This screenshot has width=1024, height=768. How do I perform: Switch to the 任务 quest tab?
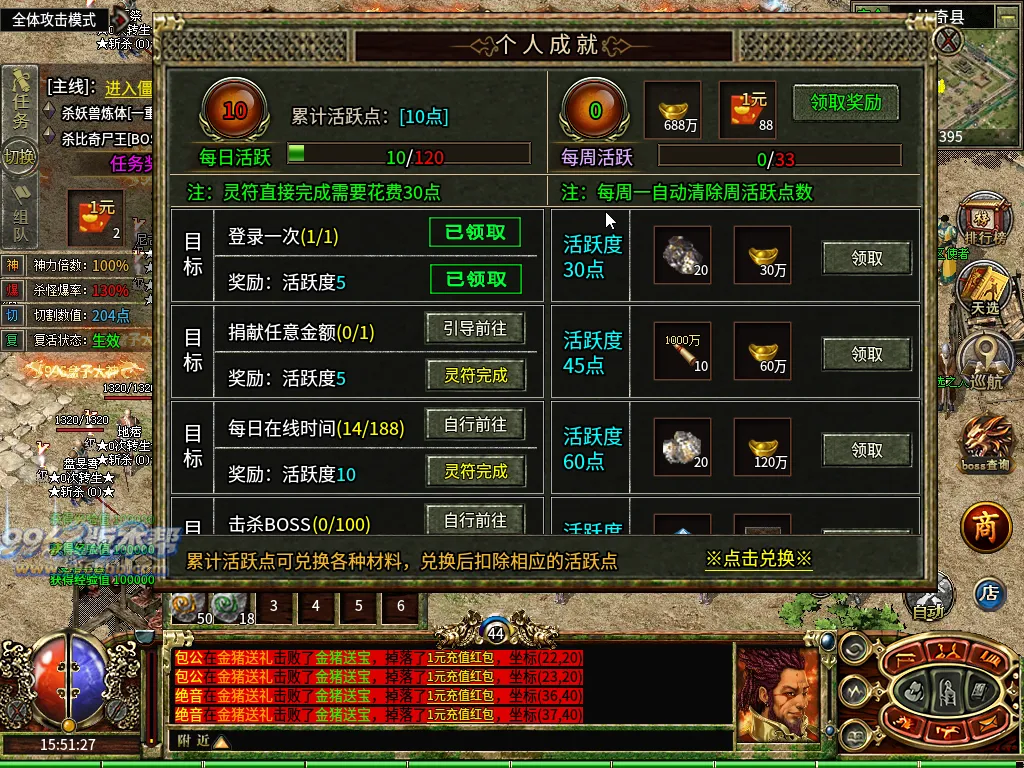20,105
